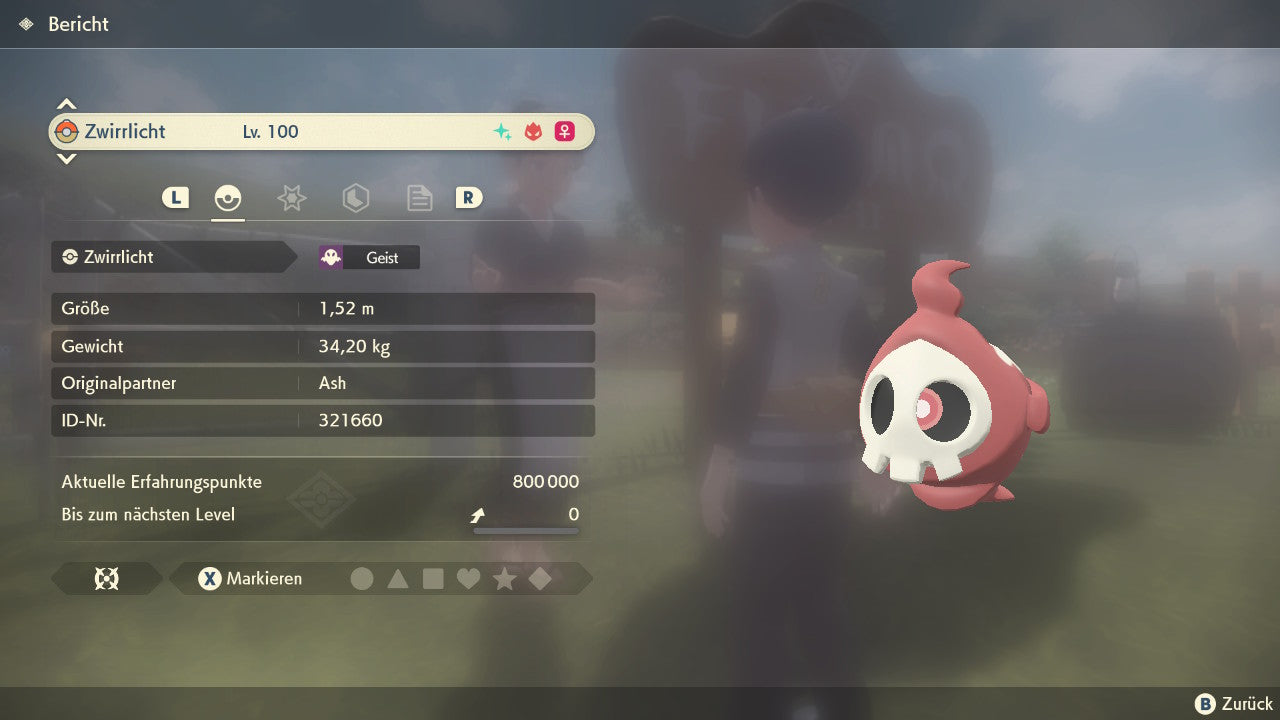Select the Geist type badge
This screenshot has width=1280, height=720.
click(x=369, y=257)
